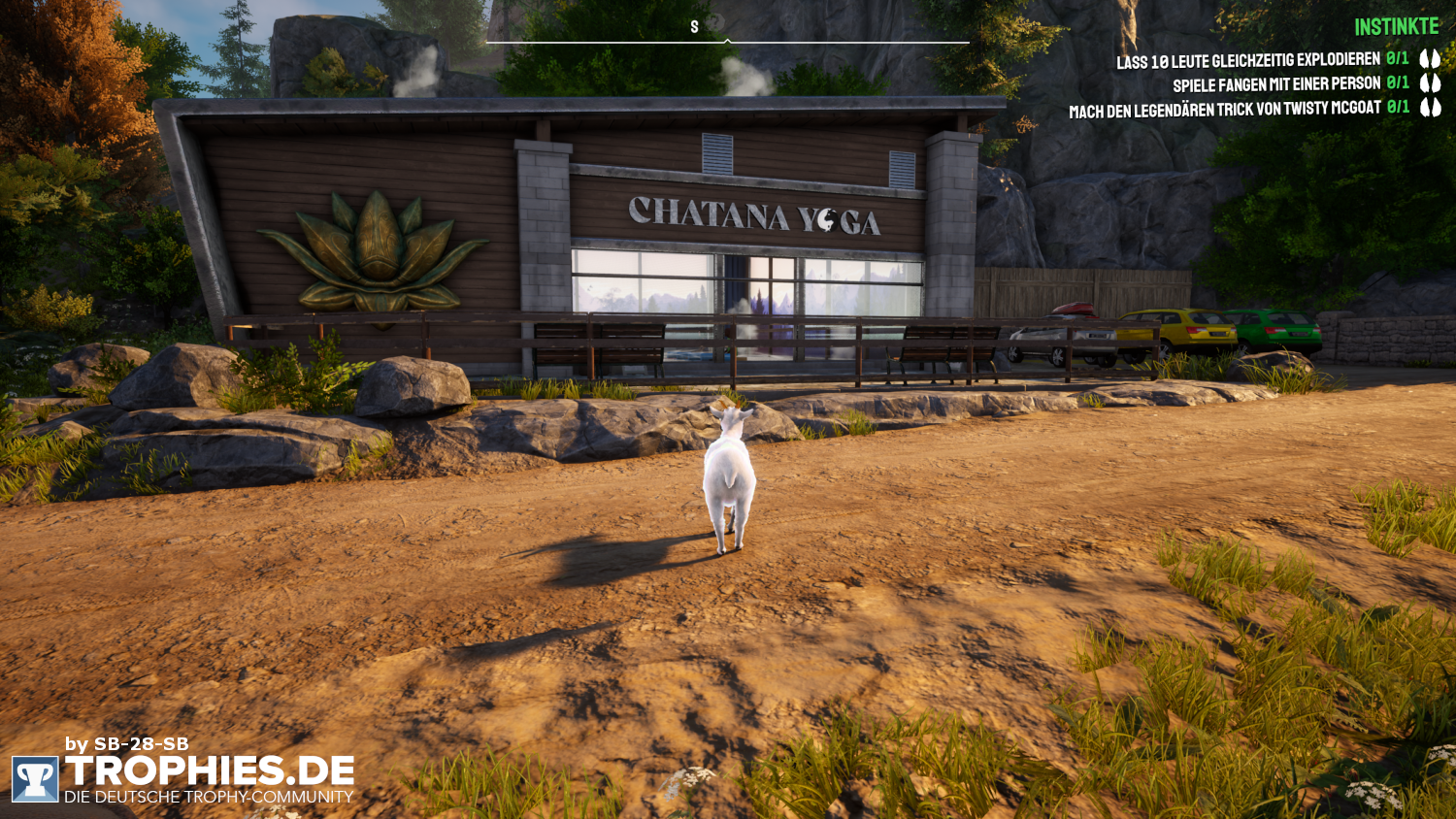This screenshot has height=819, width=1456.
Task: Click the compass bar at the top
Action: (727, 41)
